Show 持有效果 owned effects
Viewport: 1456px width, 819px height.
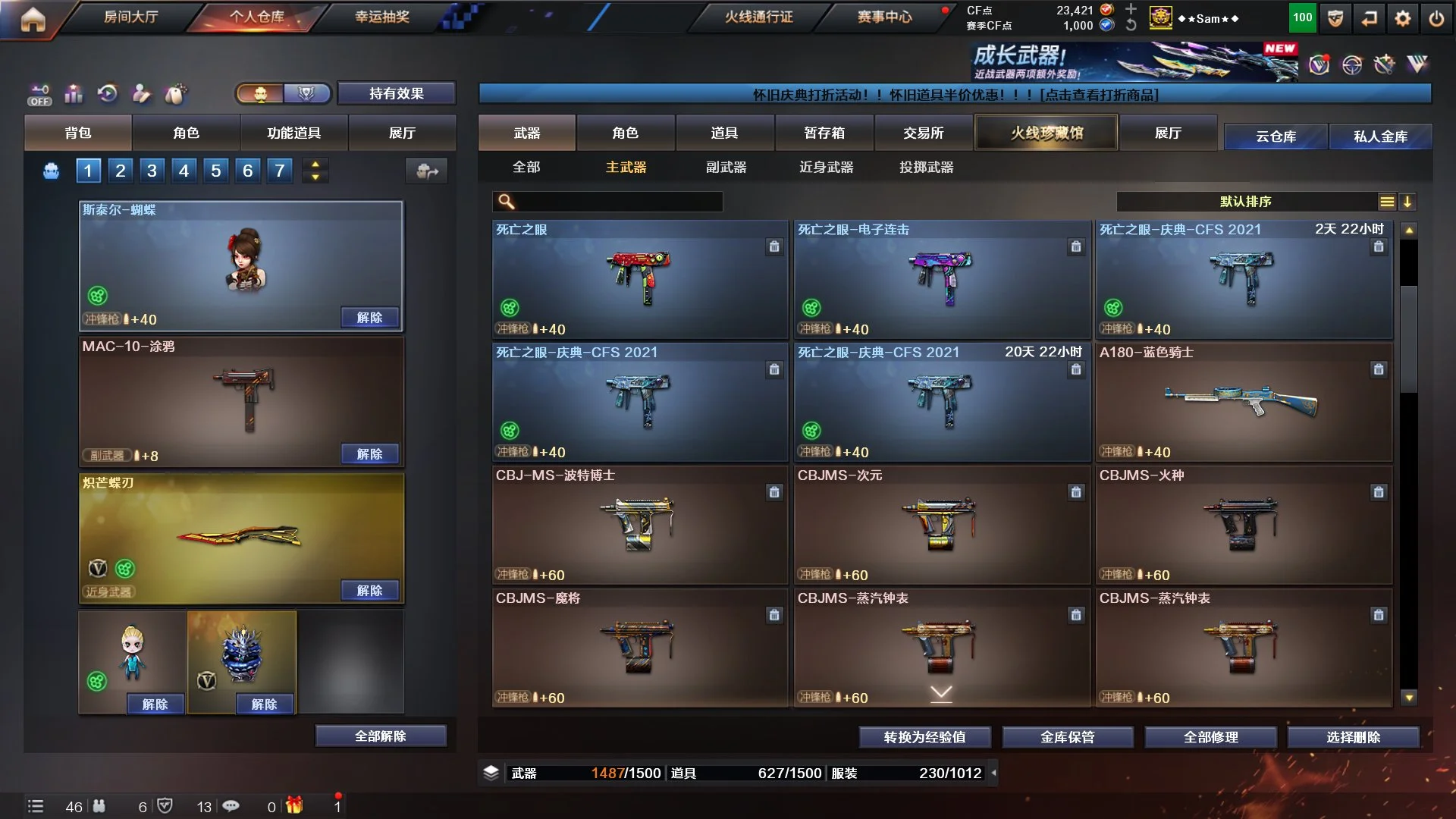coord(396,93)
